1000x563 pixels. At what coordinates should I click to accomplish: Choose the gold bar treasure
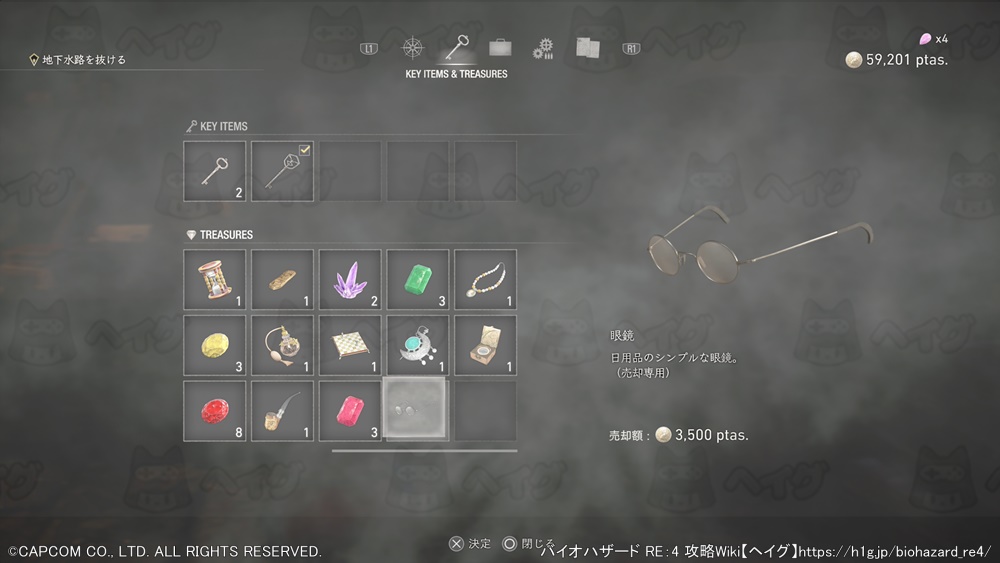pos(282,279)
